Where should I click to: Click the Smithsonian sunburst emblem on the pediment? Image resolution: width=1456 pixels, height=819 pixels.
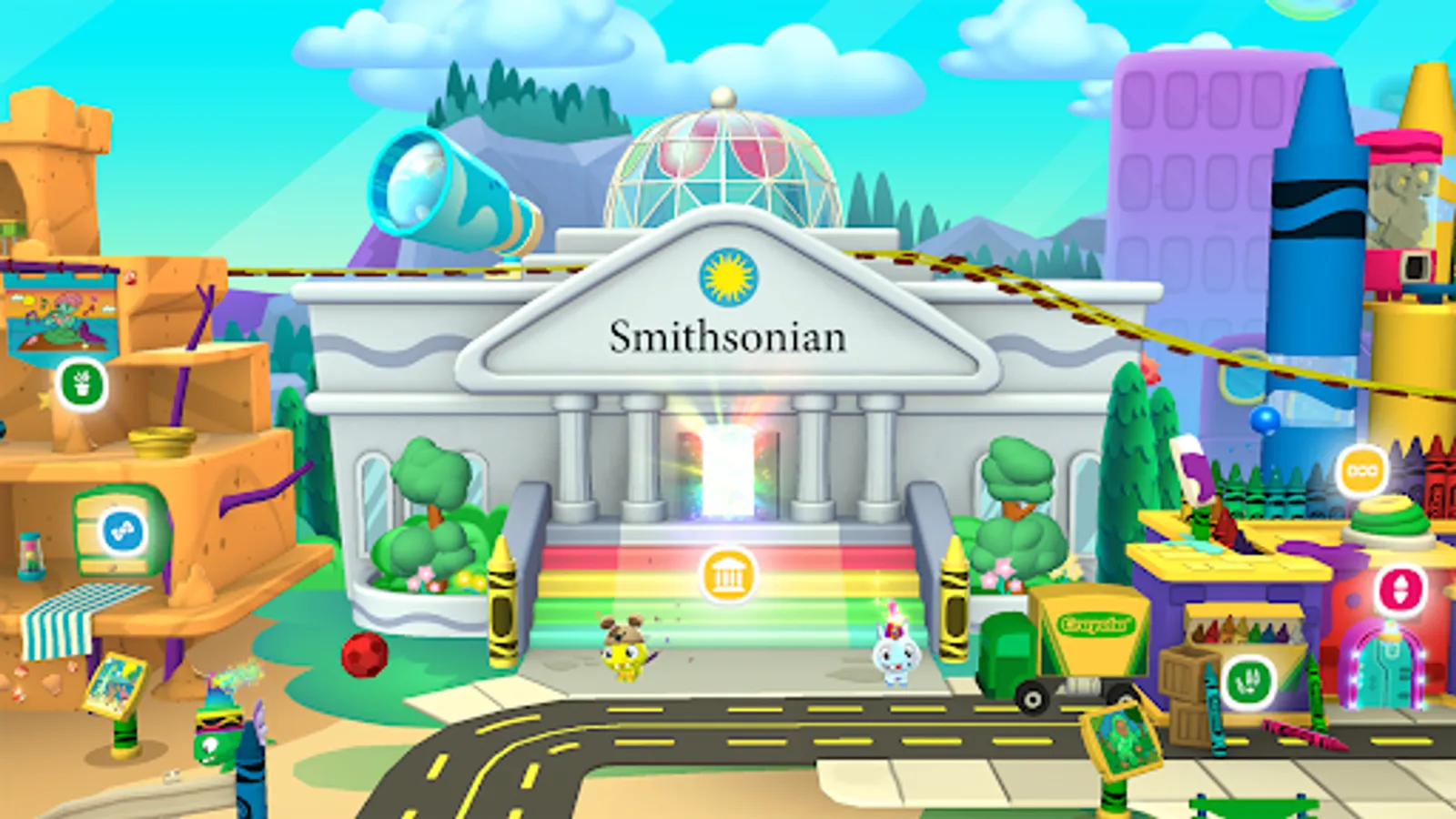pyautogui.click(x=727, y=278)
